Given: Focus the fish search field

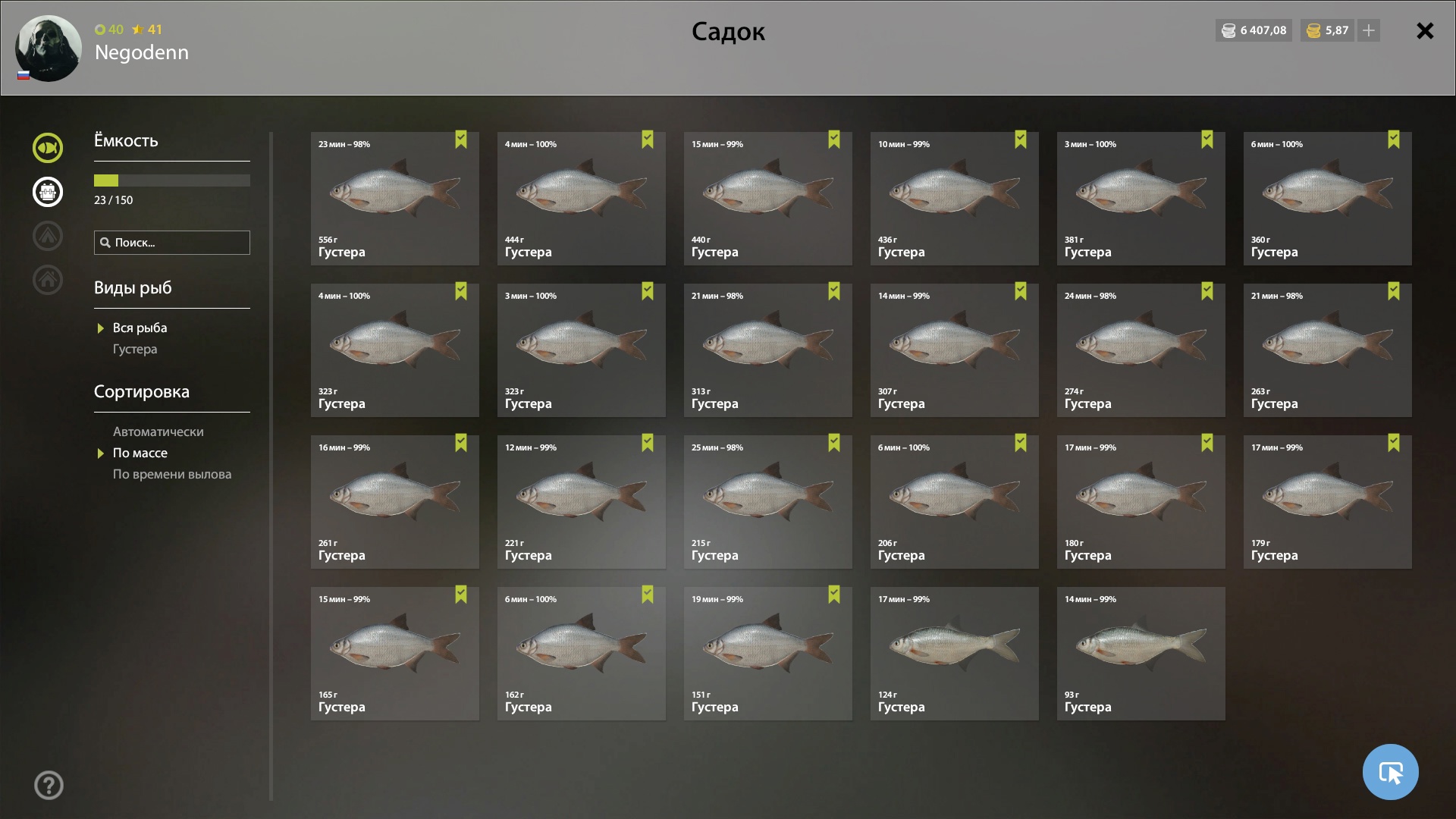Looking at the screenshot, I should click(172, 243).
